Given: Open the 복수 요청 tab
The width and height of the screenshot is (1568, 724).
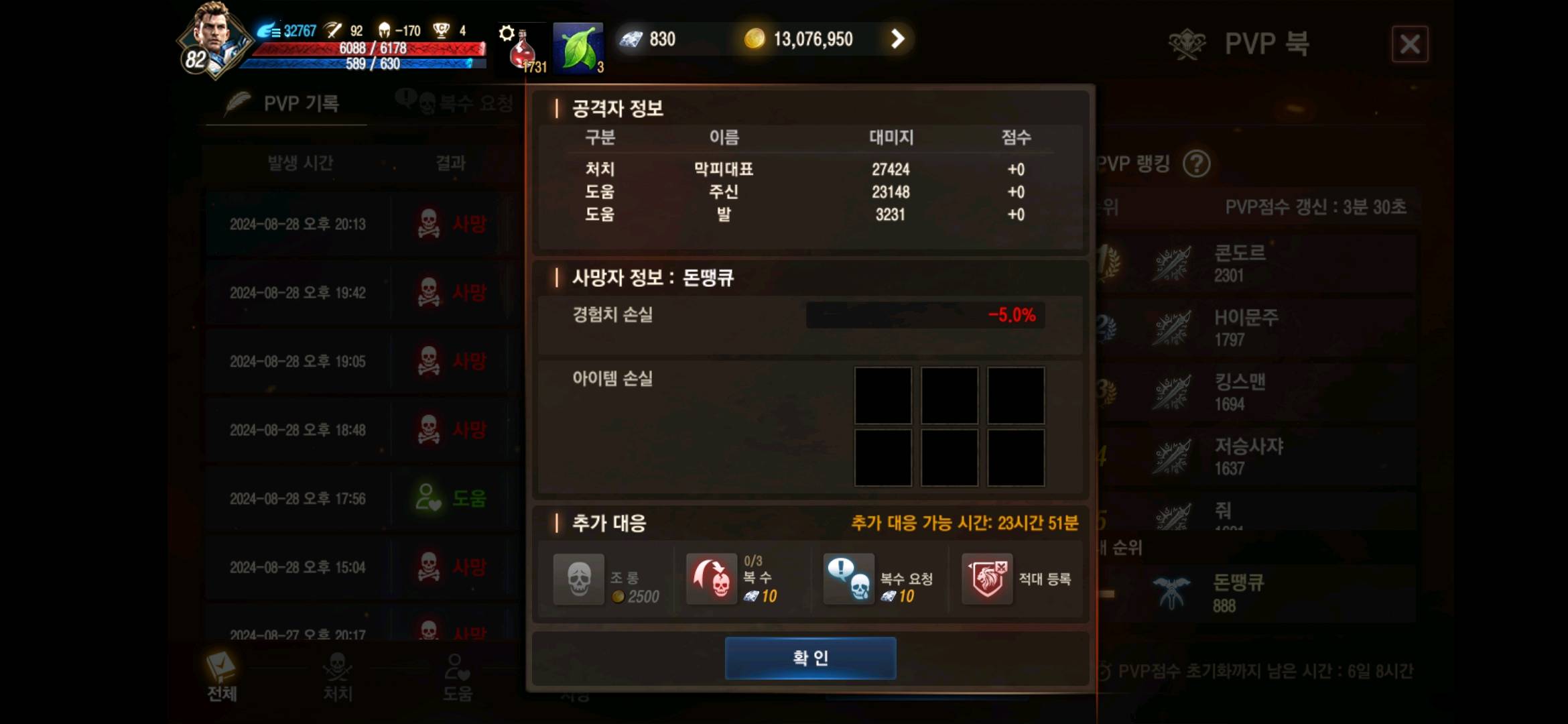Looking at the screenshot, I should [x=462, y=103].
